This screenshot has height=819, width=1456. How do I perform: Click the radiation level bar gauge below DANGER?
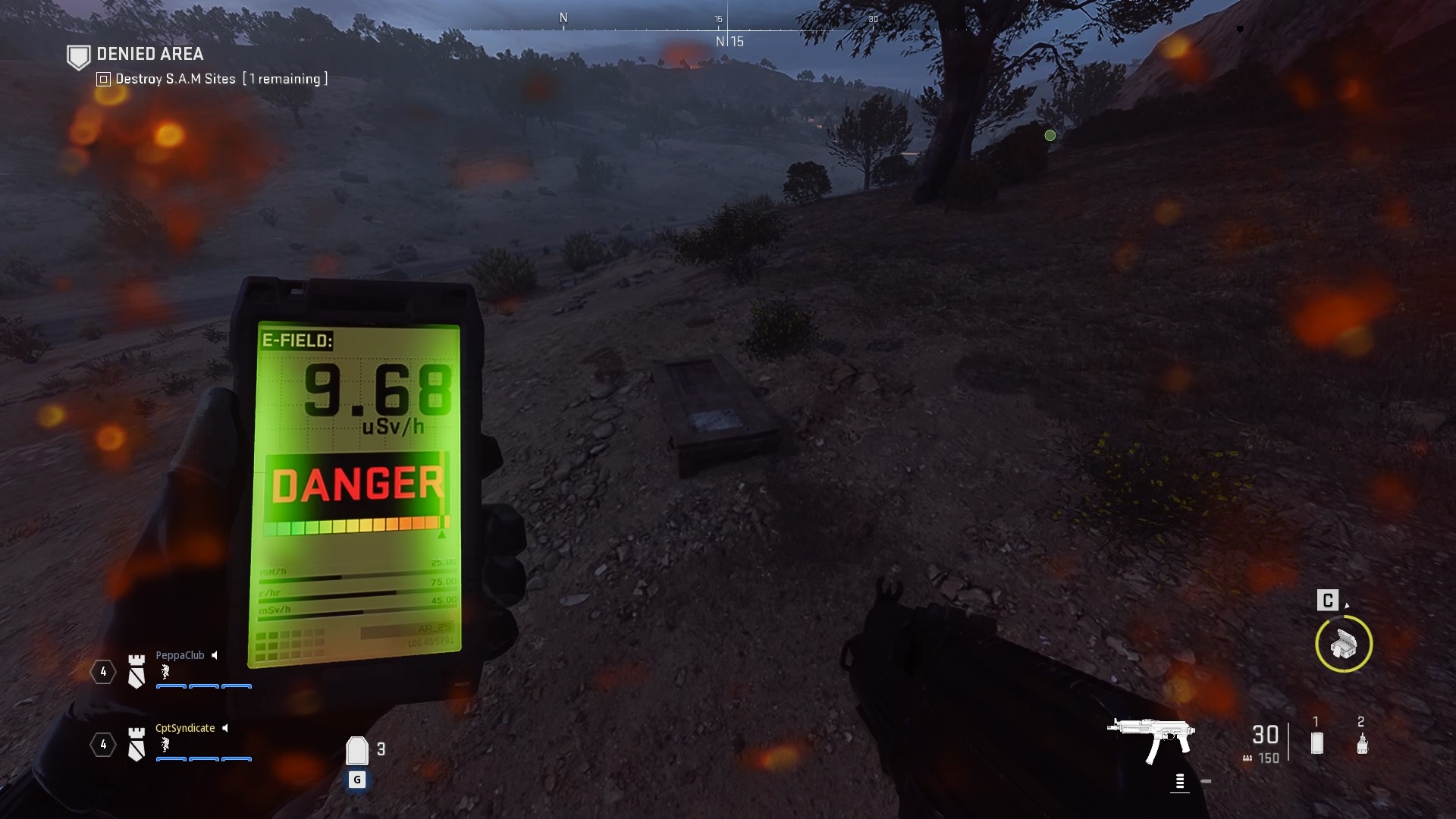353,526
